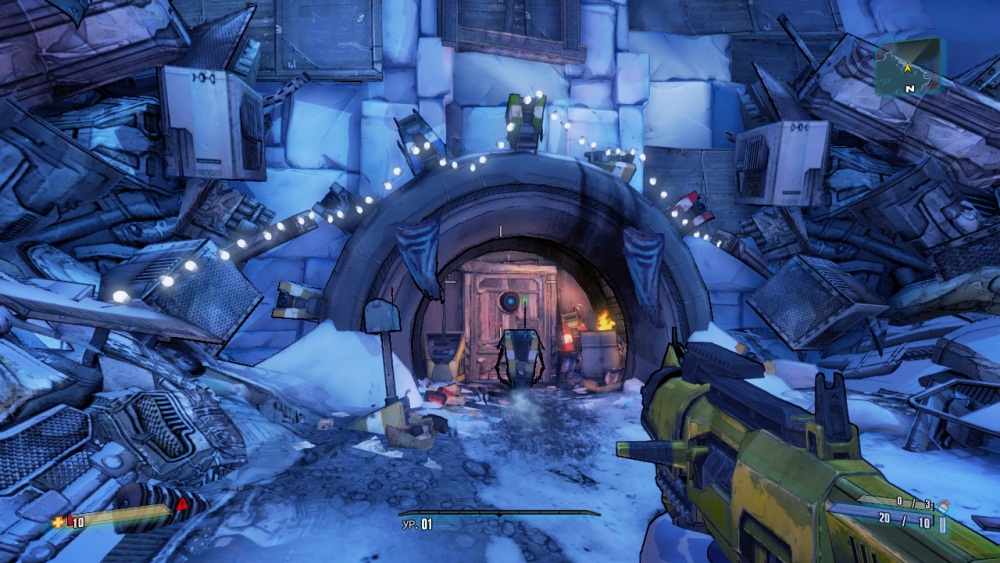Screen dimensions: 1000x563
Task: Open the minimap in the corner
Action: pyautogui.click(x=907, y=67)
